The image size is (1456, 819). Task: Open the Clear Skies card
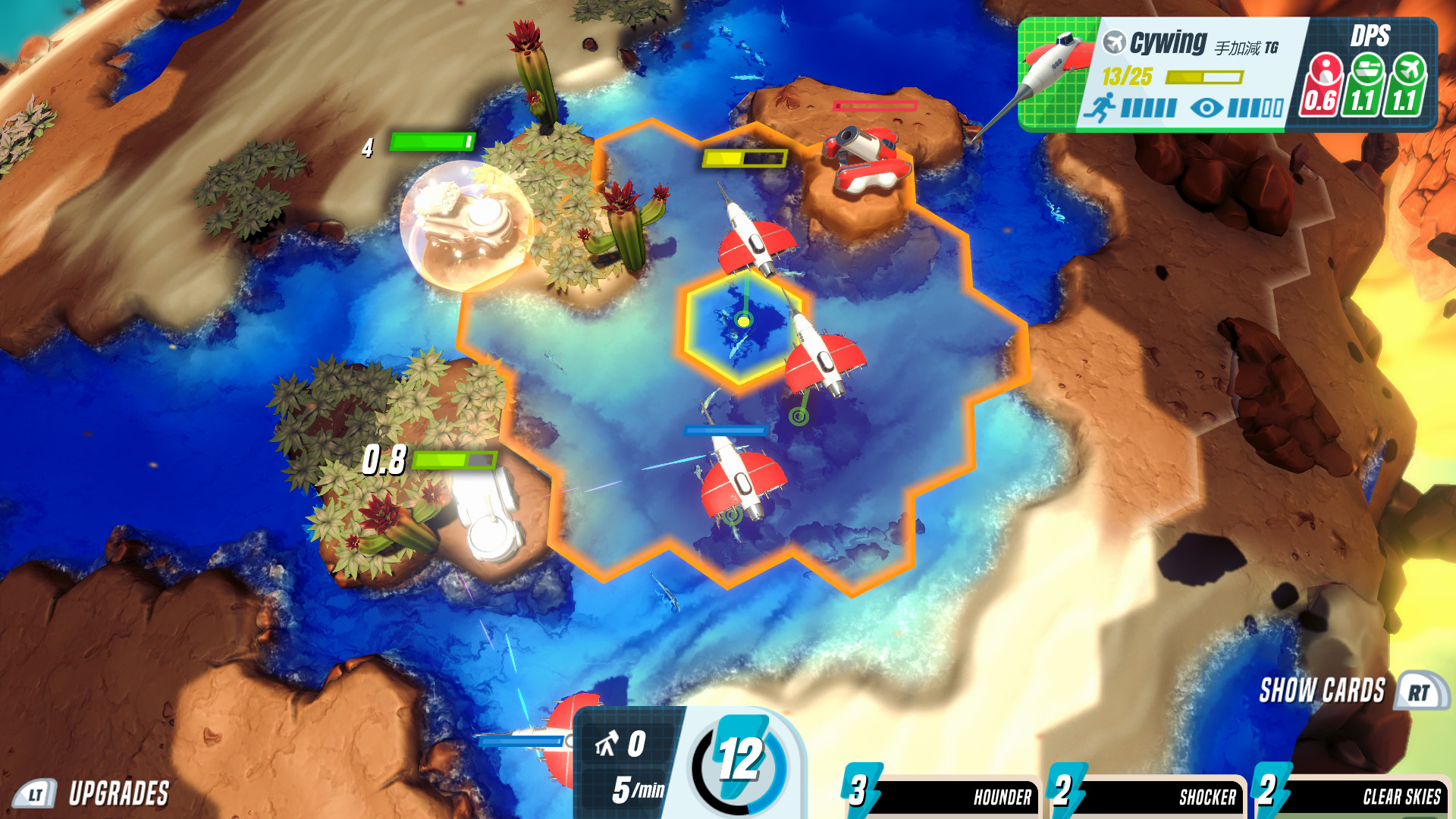point(1407,796)
